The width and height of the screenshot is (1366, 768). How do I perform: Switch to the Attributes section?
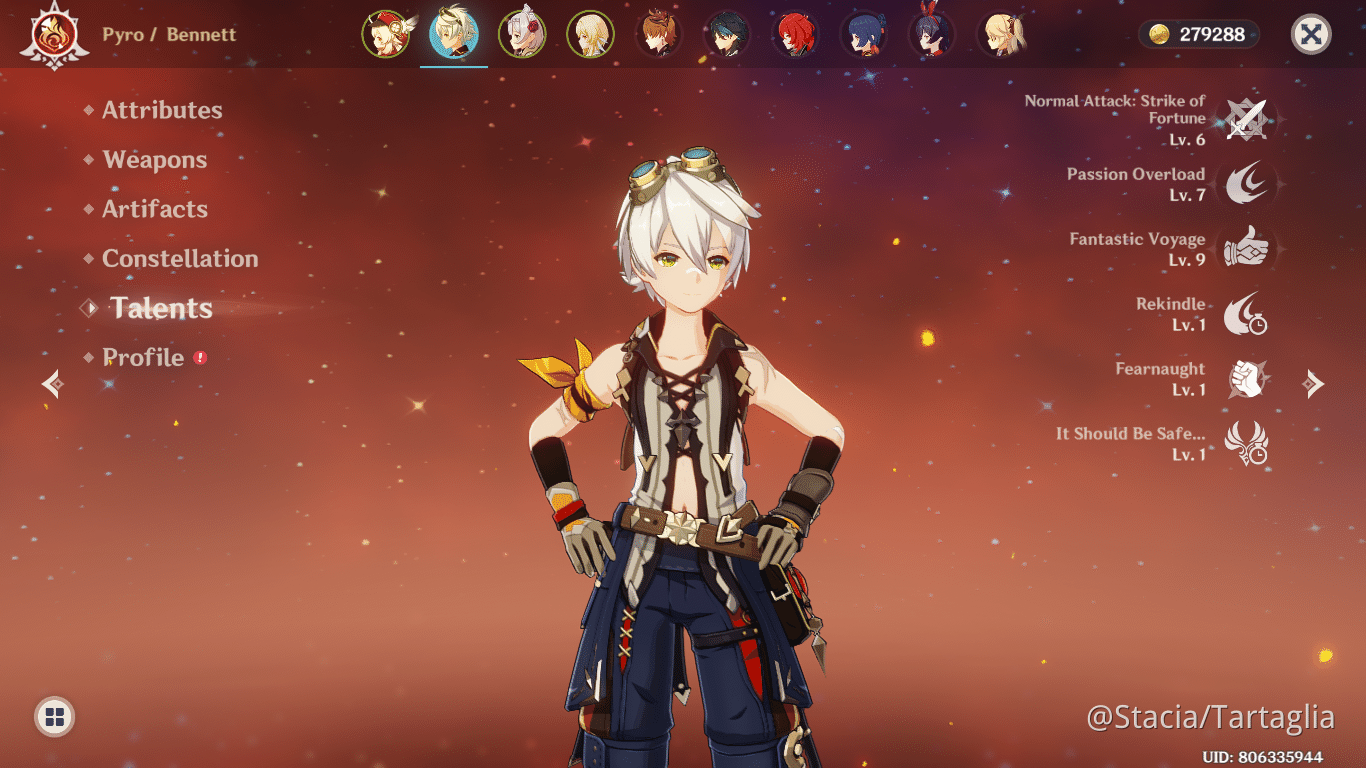coord(162,110)
